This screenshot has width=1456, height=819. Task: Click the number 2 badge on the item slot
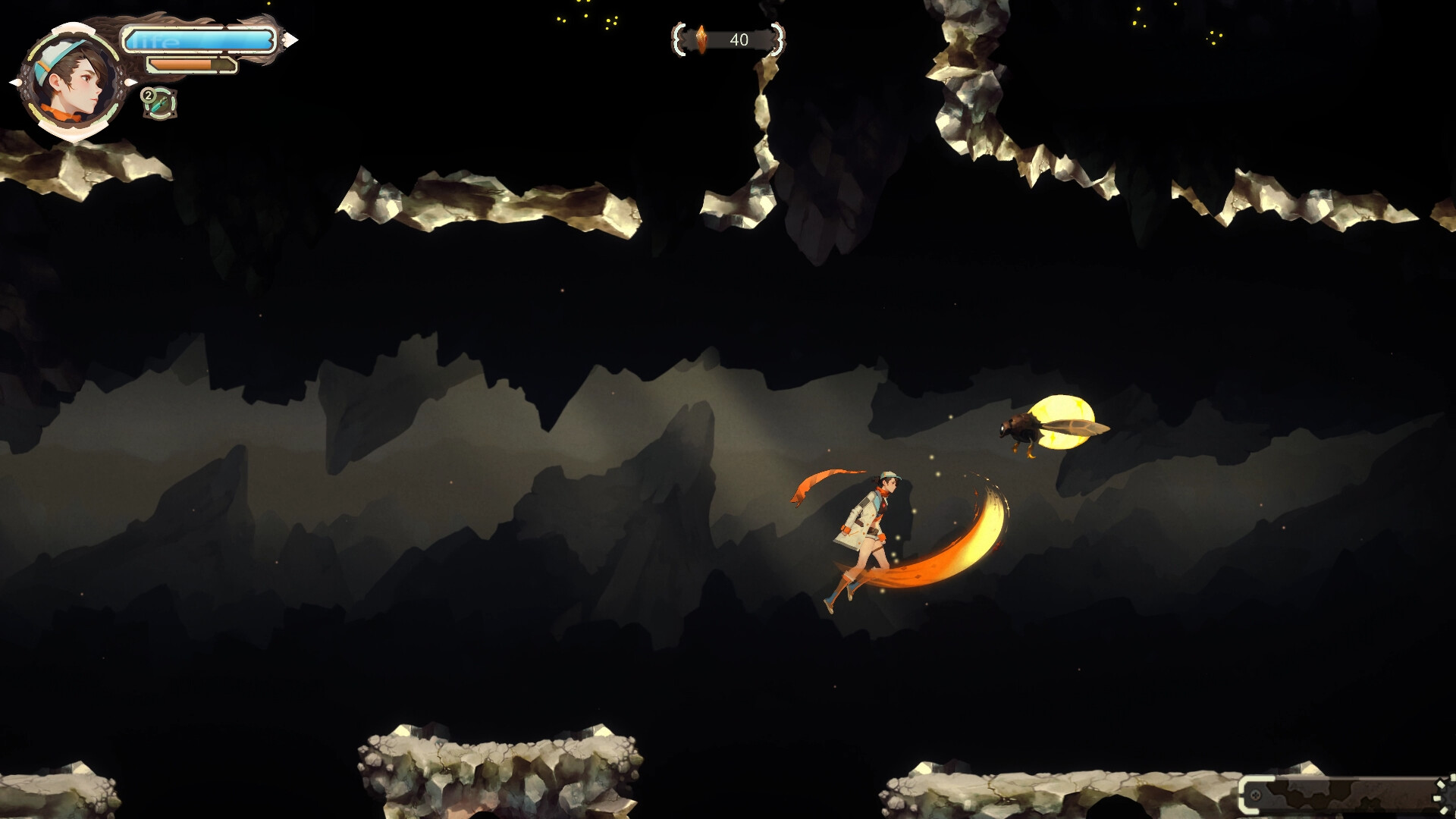pyautogui.click(x=149, y=96)
